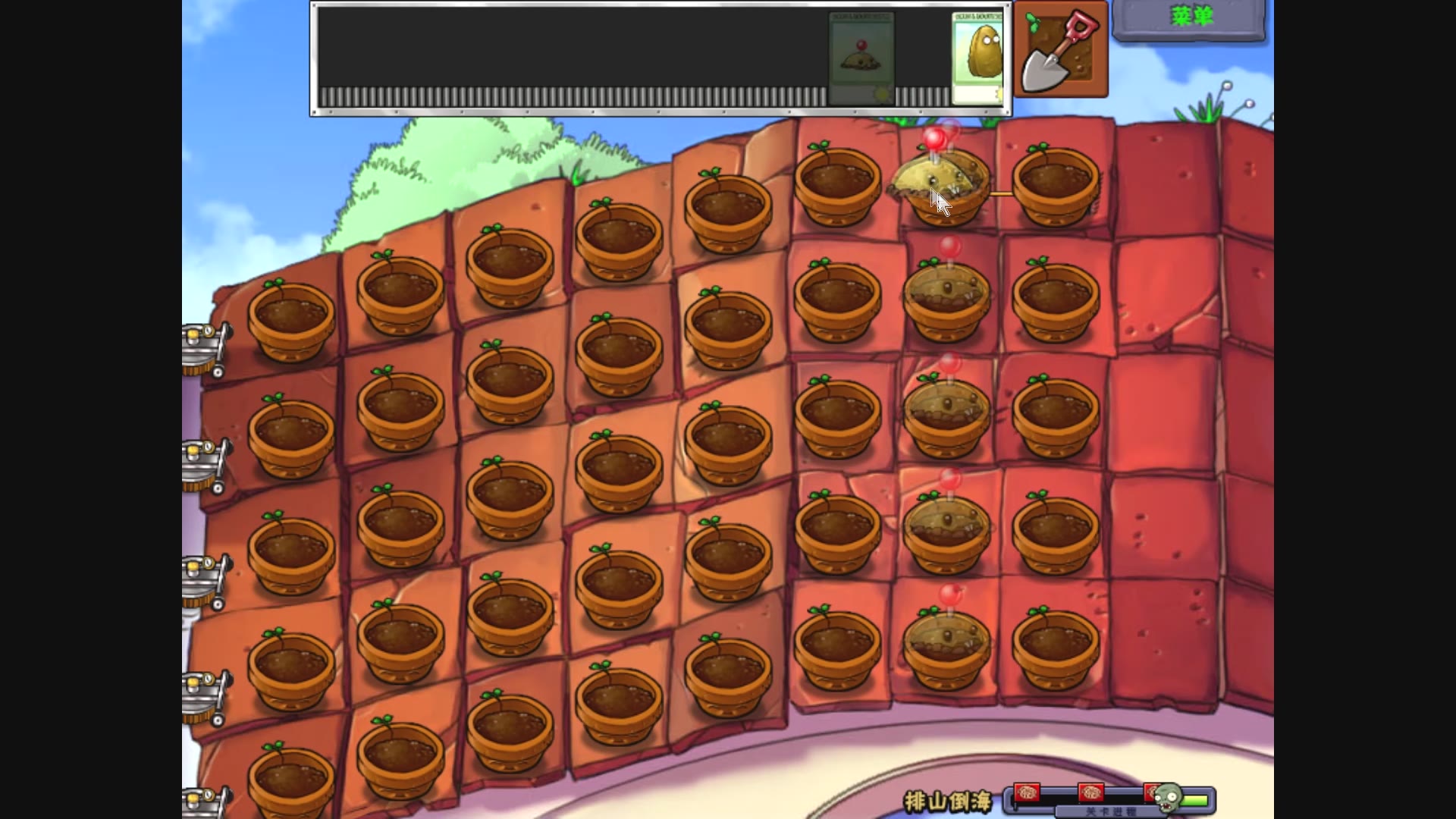1456x819 pixels.
Task: Click the 排山倒海 level title text
Action: (x=946, y=800)
